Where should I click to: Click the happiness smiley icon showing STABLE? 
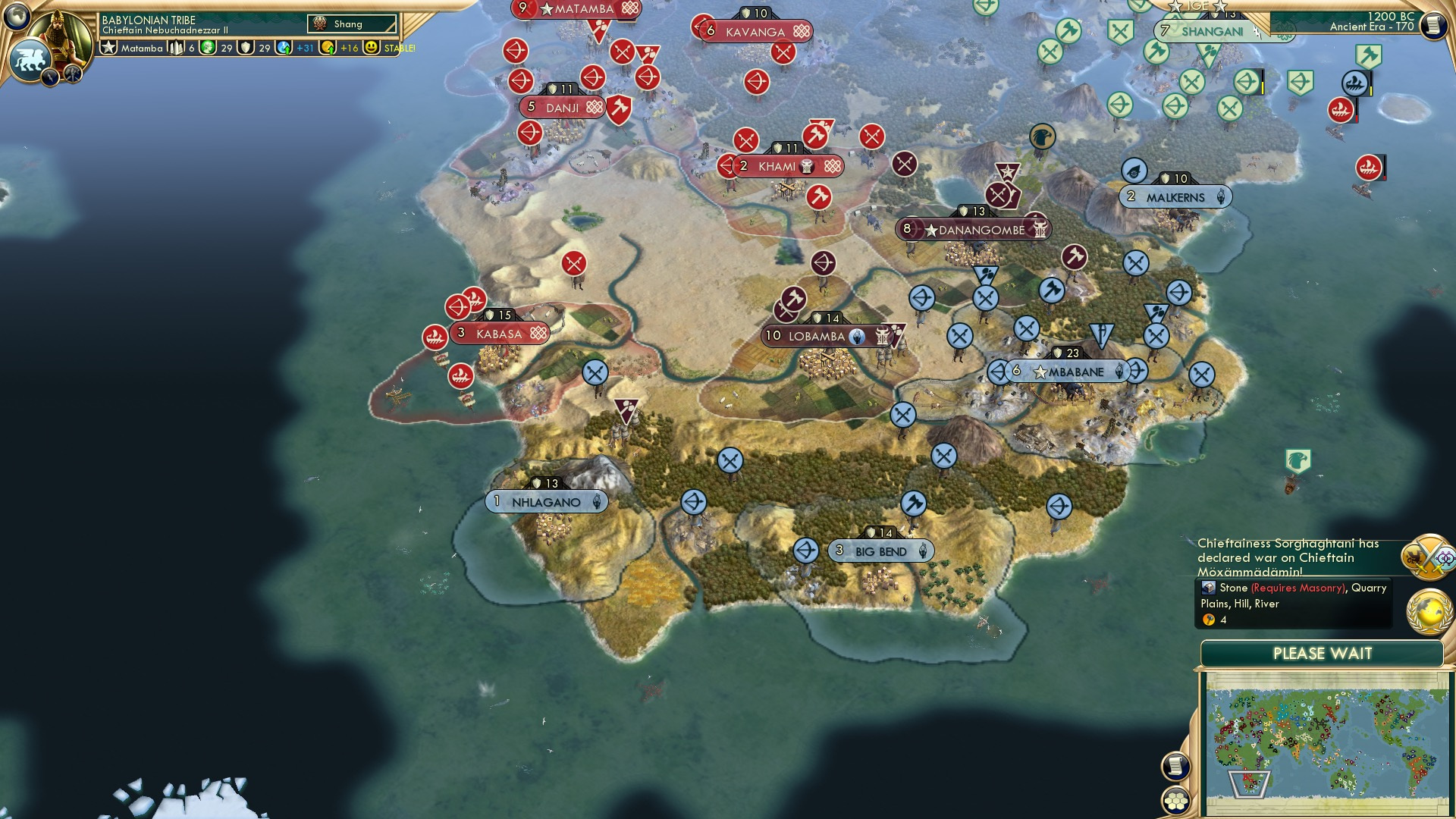370,48
